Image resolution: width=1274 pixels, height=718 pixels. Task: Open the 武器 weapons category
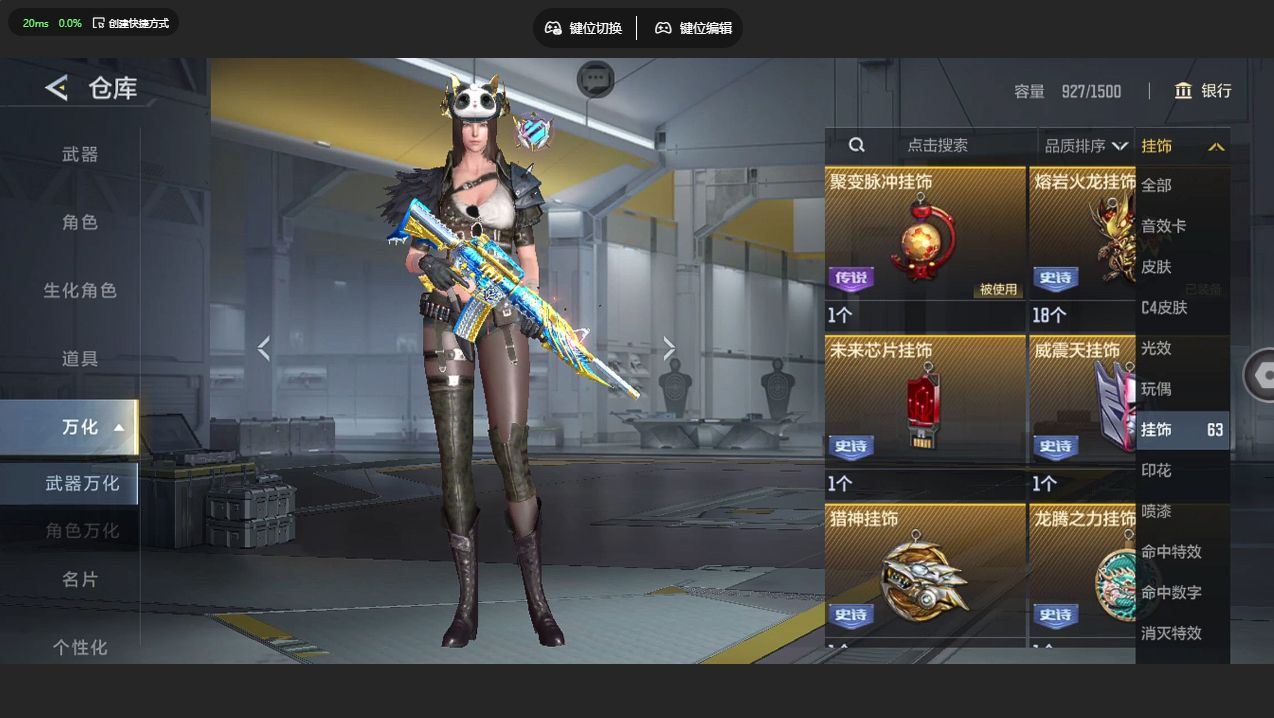[80, 154]
